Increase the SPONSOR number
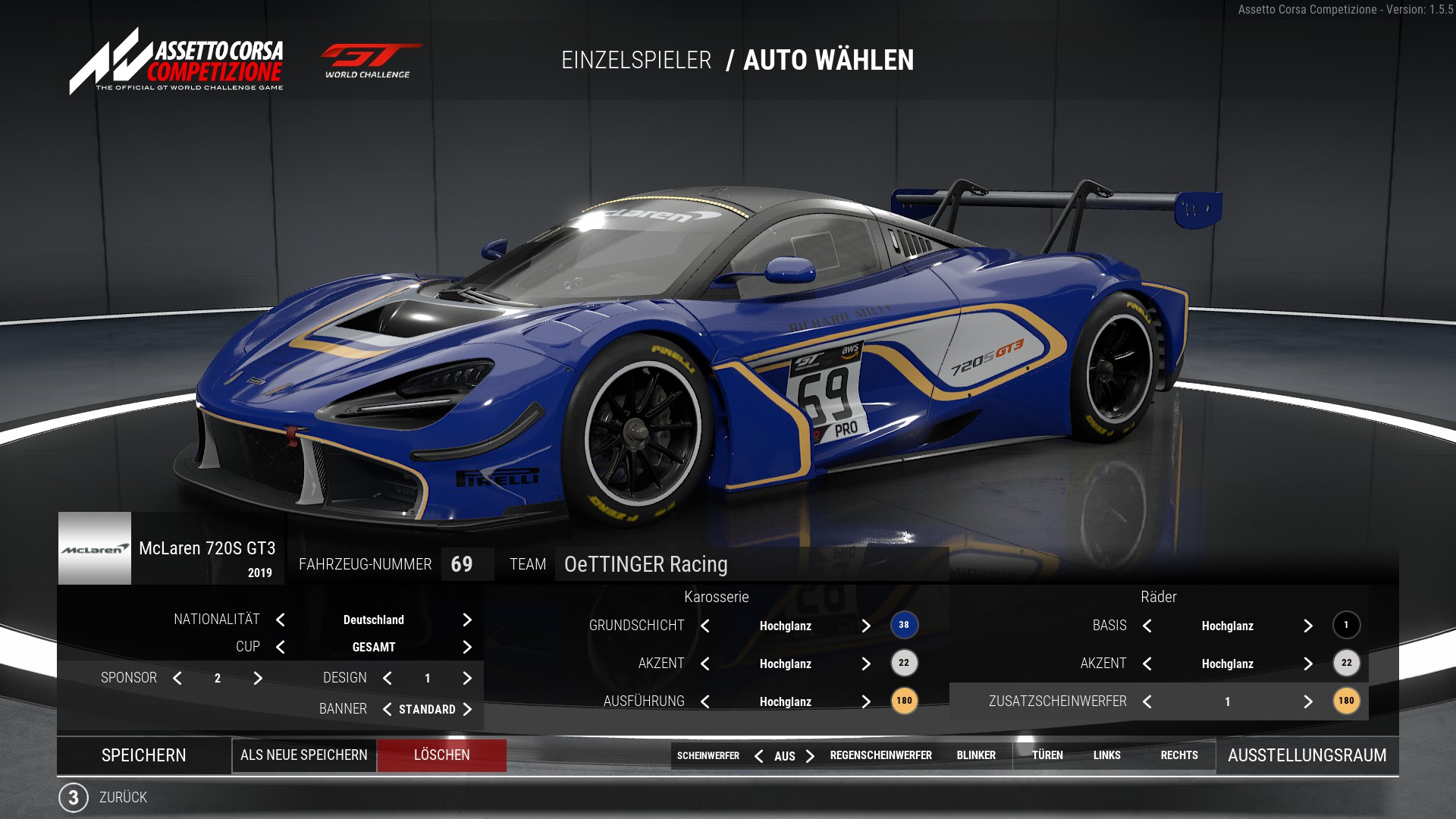 tap(258, 678)
